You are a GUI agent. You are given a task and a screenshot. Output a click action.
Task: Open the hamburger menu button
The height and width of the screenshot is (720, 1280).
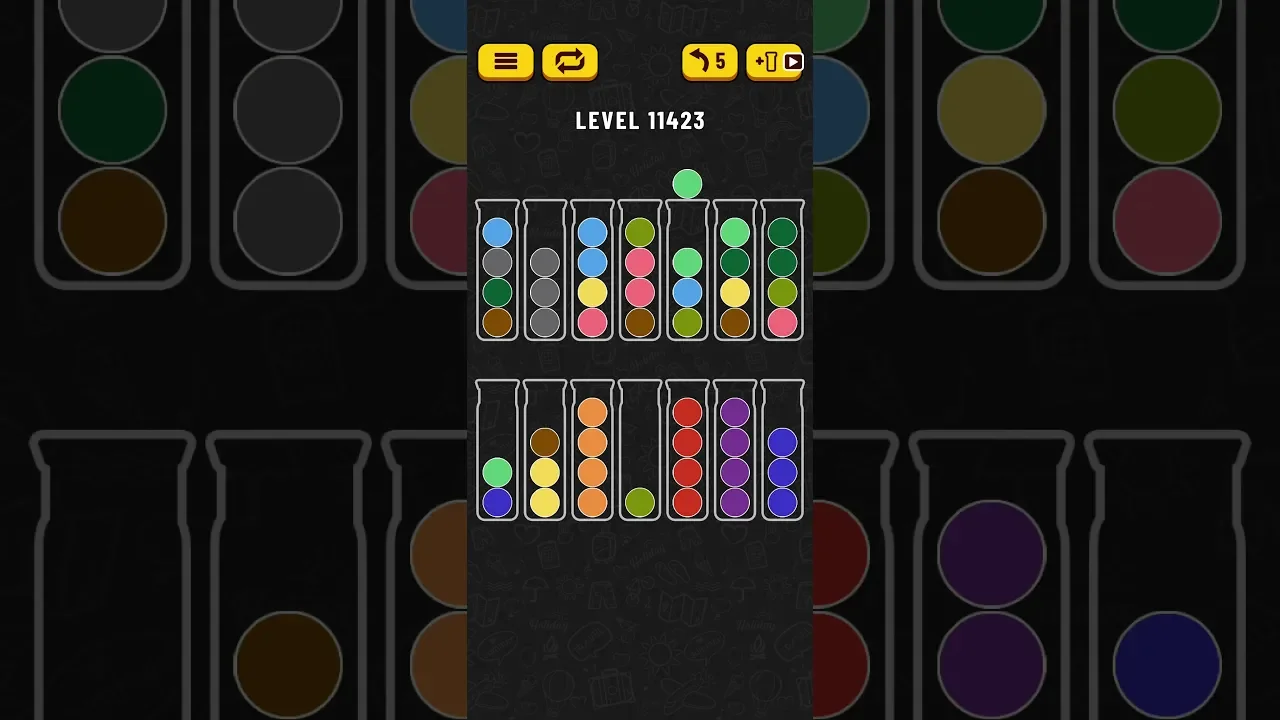click(x=505, y=62)
